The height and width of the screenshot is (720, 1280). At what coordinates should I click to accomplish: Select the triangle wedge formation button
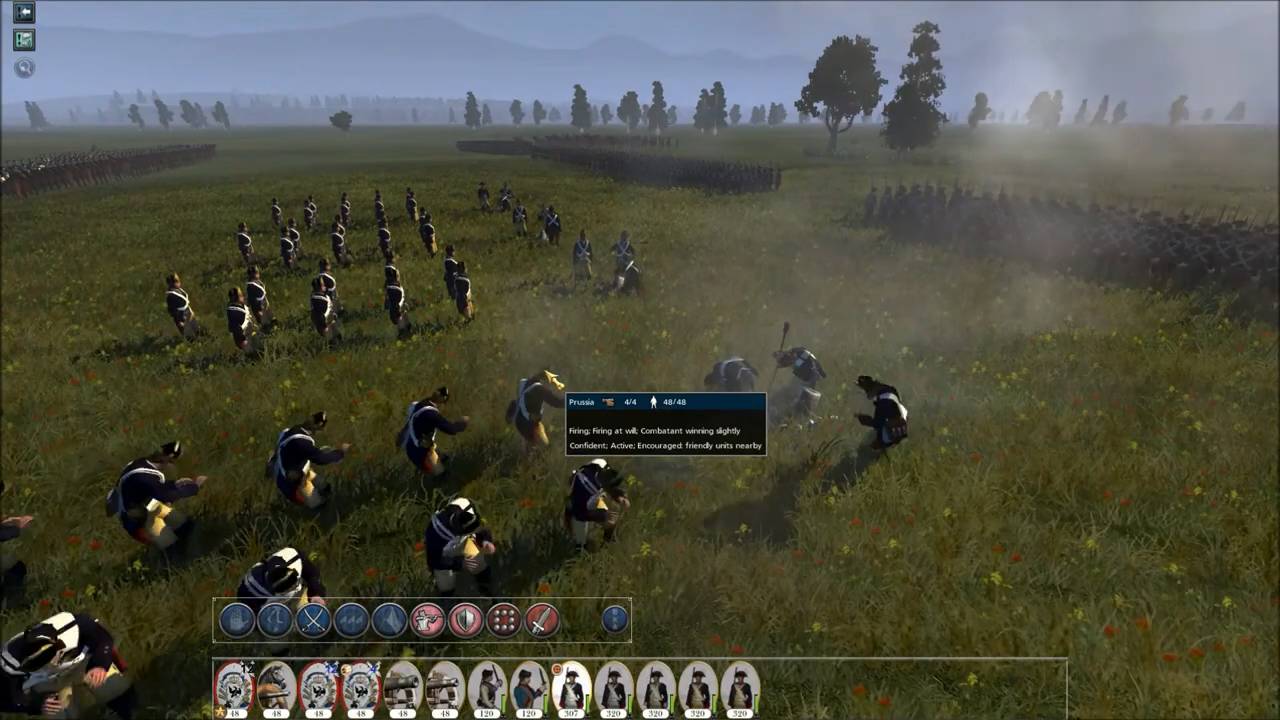389,620
